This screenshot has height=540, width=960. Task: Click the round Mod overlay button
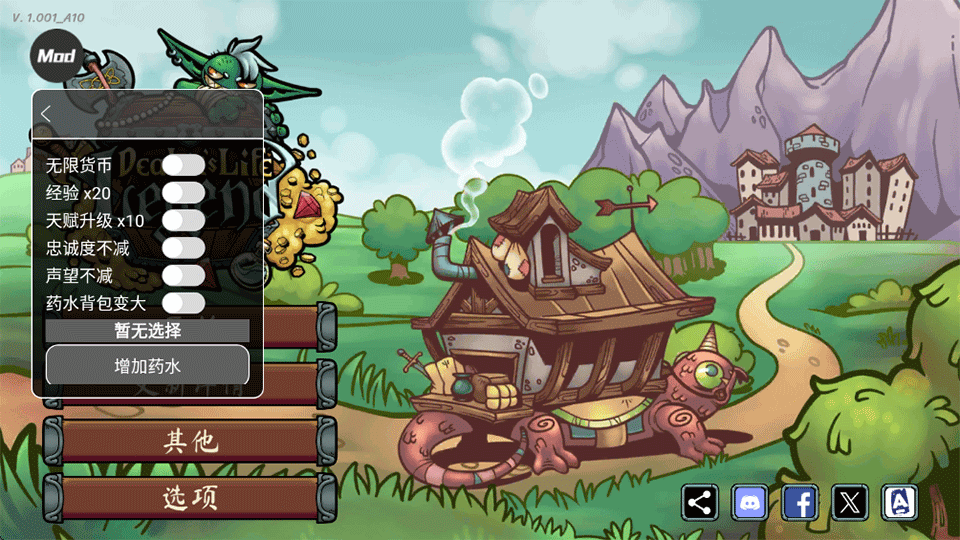tap(57, 56)
